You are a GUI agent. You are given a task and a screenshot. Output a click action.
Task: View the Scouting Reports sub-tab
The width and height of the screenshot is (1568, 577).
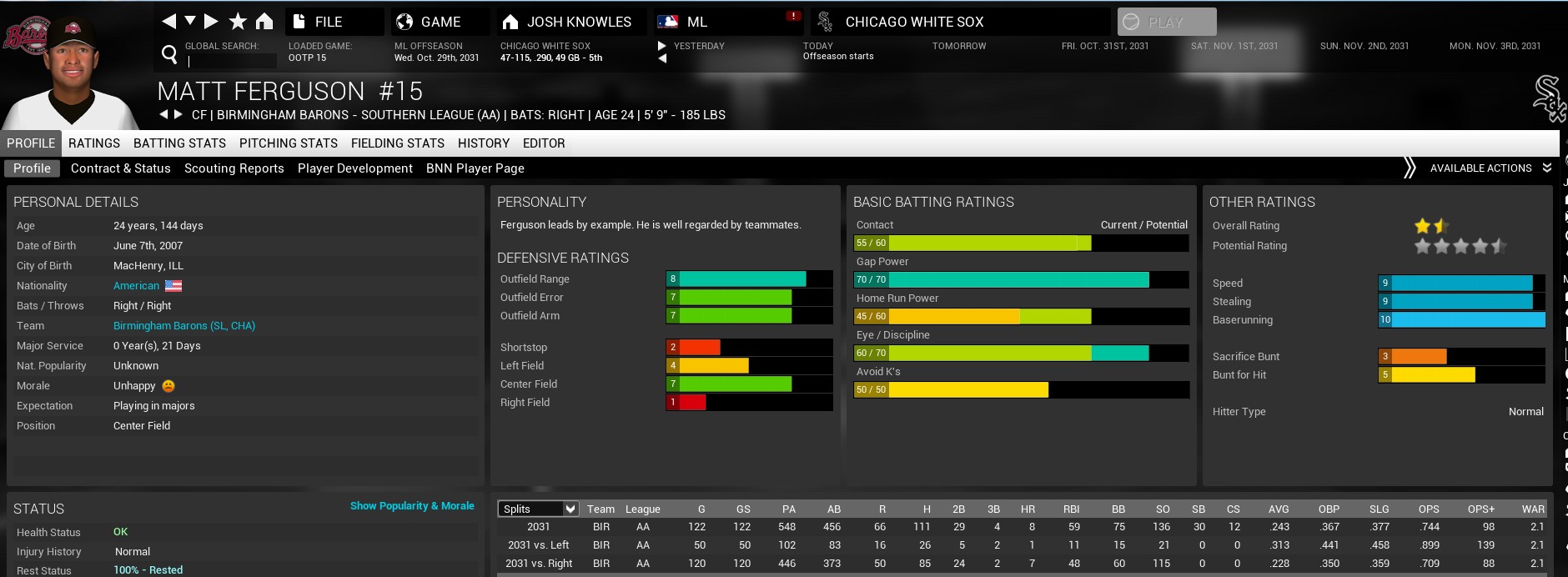click(234, 168)
